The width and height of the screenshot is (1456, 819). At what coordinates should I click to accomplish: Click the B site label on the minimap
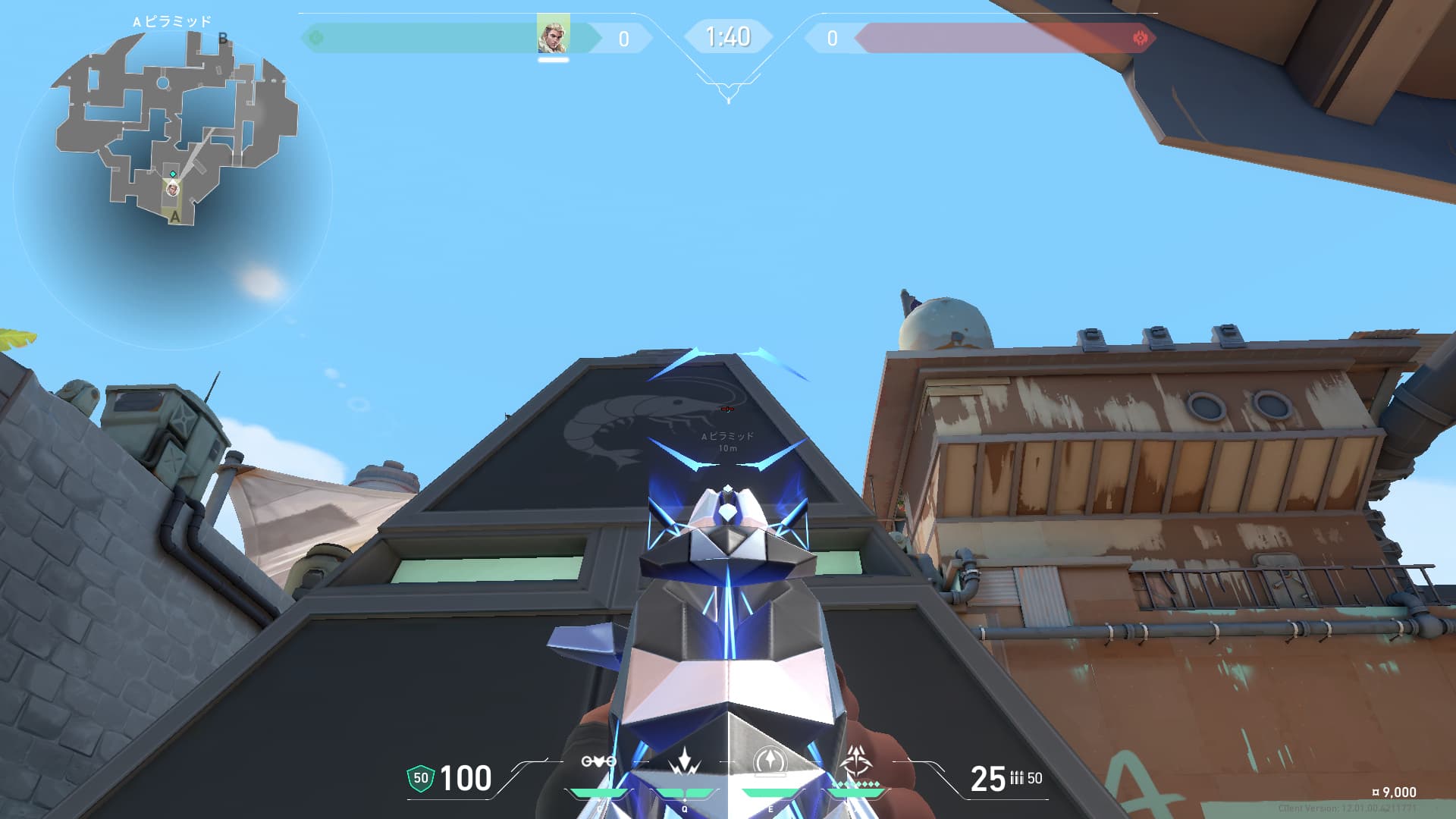coord(222,36)
